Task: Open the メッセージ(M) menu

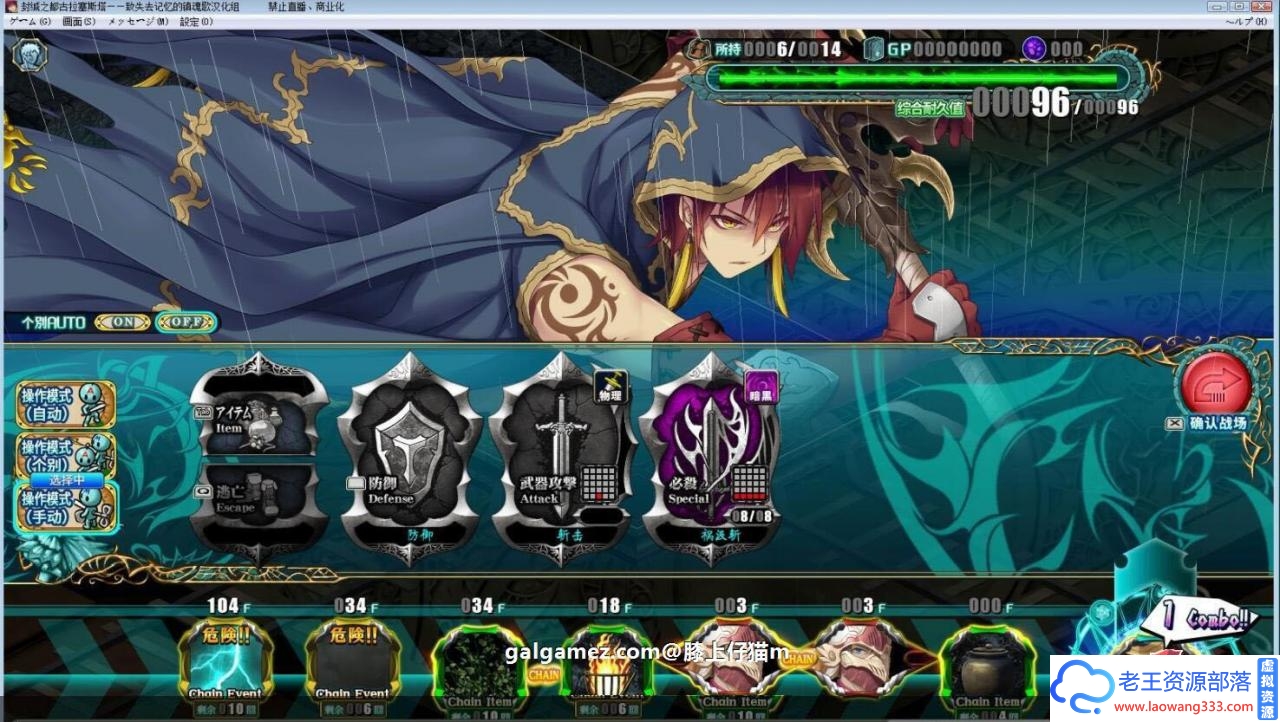Action: click(138, 21)
